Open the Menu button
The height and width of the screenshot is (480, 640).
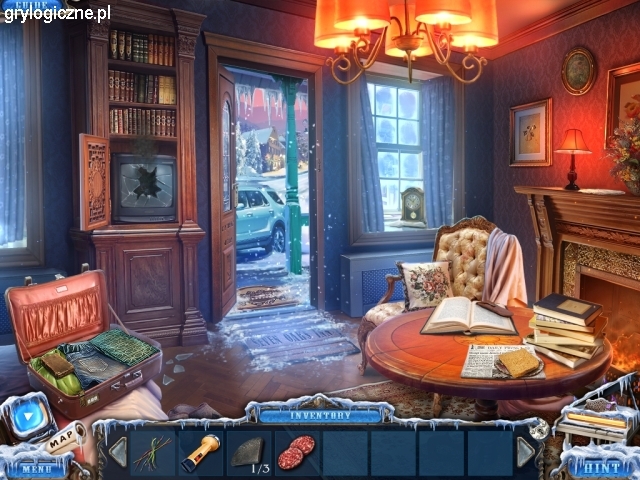(x=35, y=467)
